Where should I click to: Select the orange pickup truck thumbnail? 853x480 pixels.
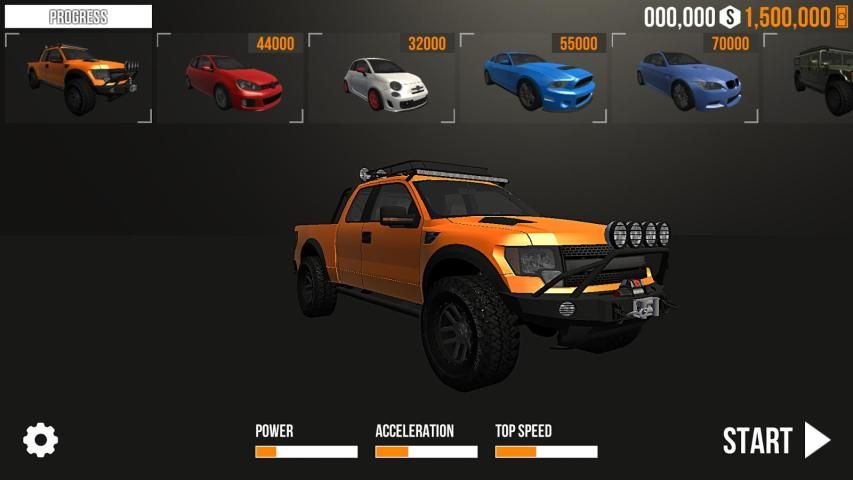click(78, 78)
